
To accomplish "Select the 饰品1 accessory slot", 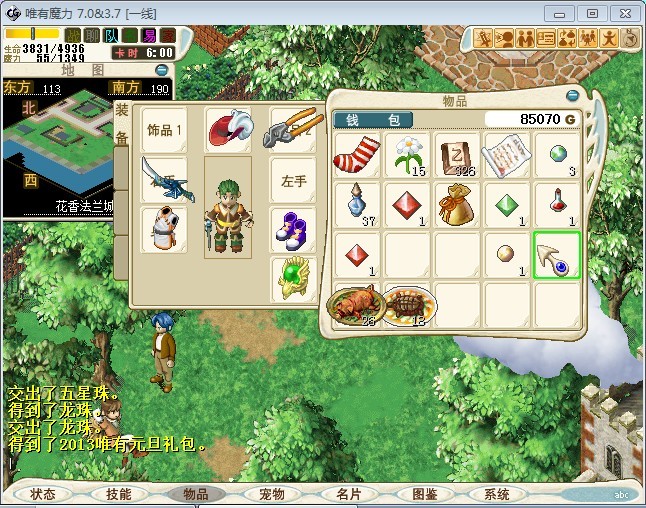I will tap(165, 130).
